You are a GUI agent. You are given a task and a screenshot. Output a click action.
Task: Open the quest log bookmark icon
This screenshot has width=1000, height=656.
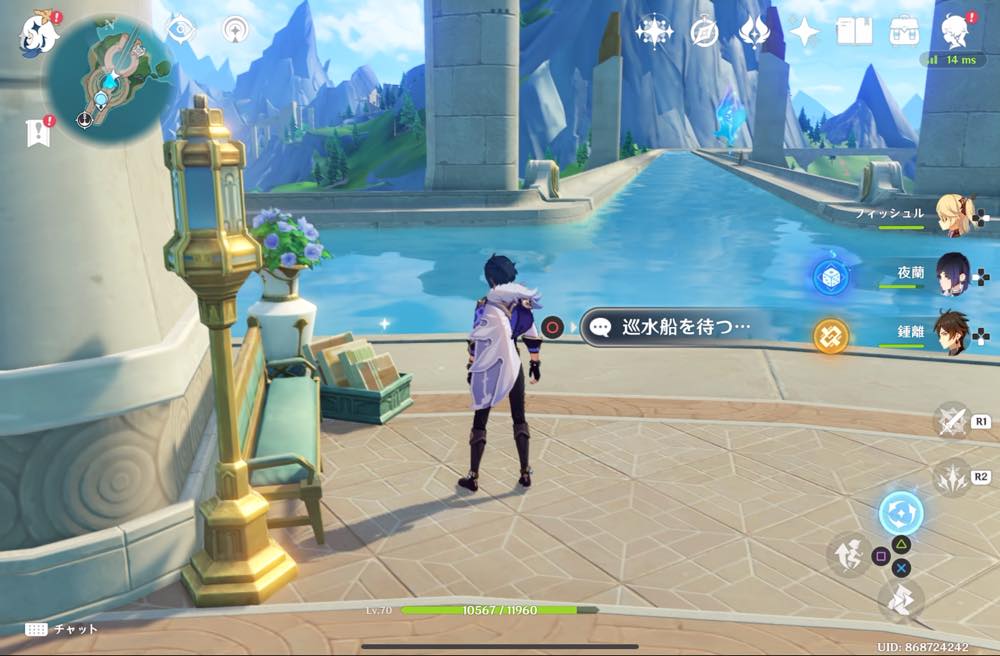[38, 132]
